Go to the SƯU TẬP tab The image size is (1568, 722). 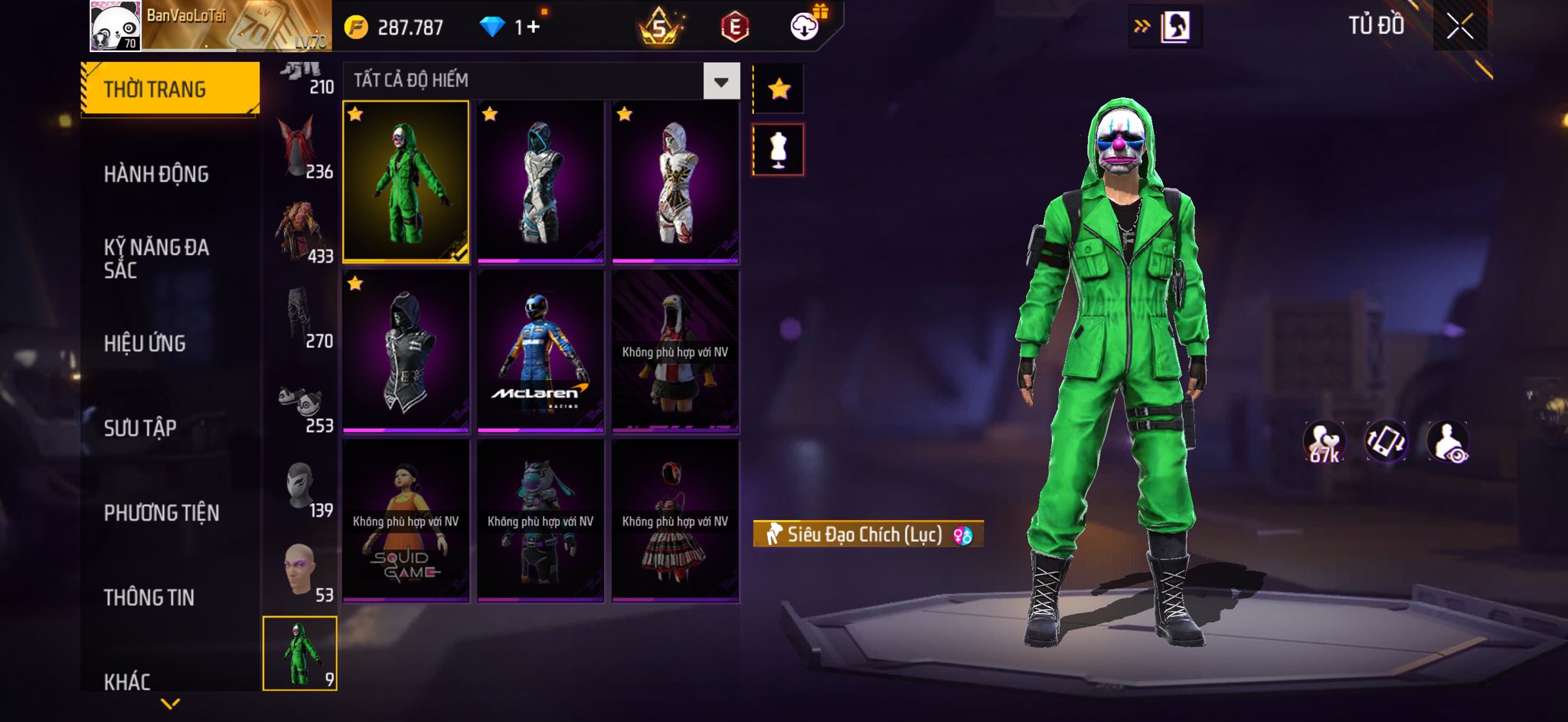tap(140, 428)
